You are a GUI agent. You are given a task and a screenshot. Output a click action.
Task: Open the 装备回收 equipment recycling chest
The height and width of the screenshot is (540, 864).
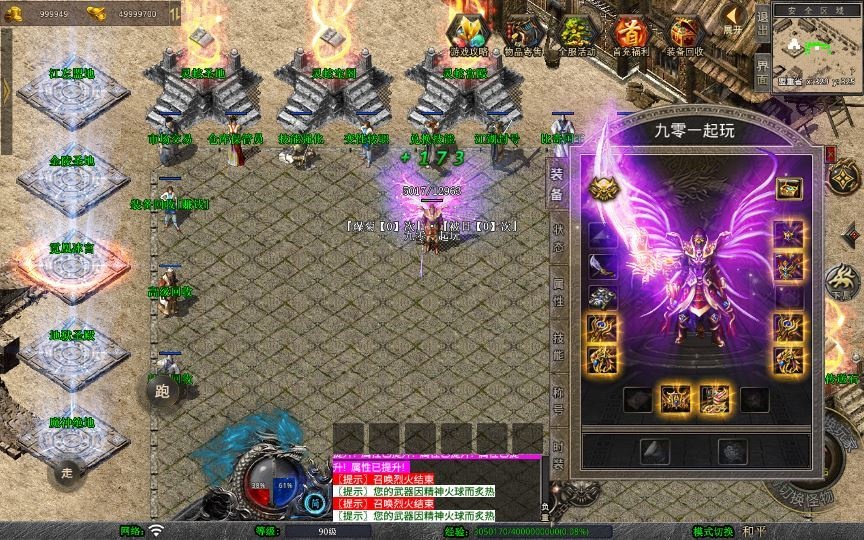click(685, 33)
